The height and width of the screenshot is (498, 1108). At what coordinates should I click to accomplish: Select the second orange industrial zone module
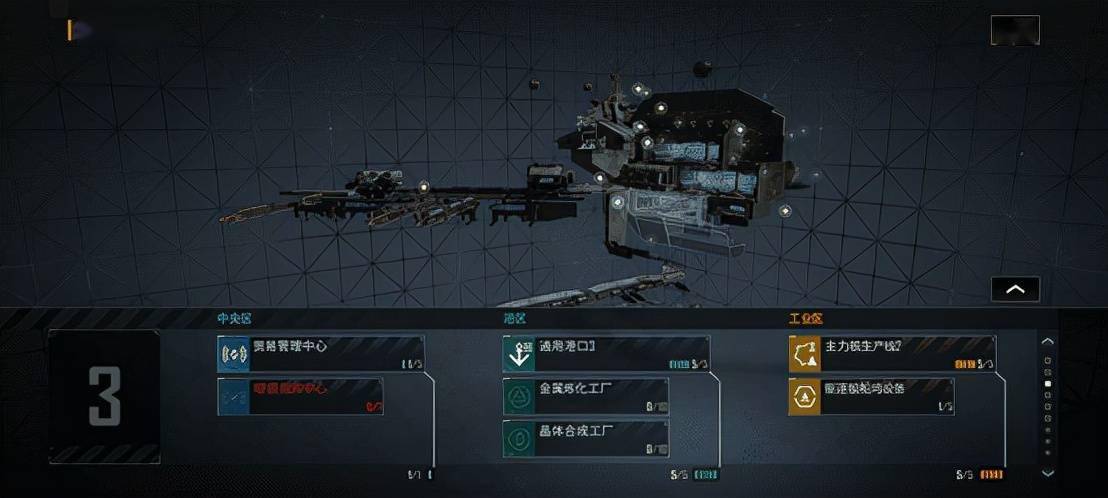coord(871,396)
